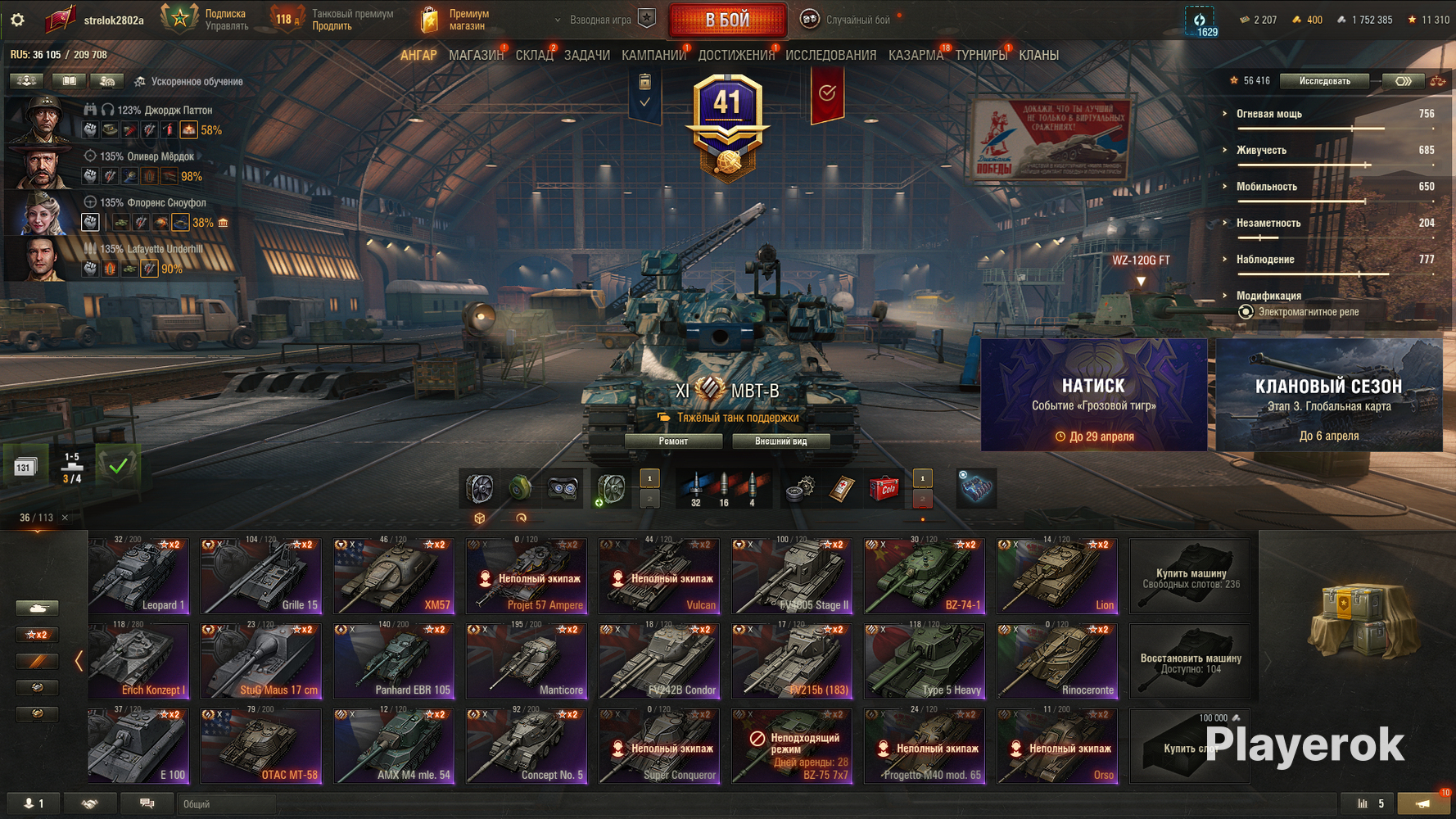This screenshot has width=1456, height=819.
Task: Open the КАЗАРМА barracks tab
Action: [x=916, y=55]
